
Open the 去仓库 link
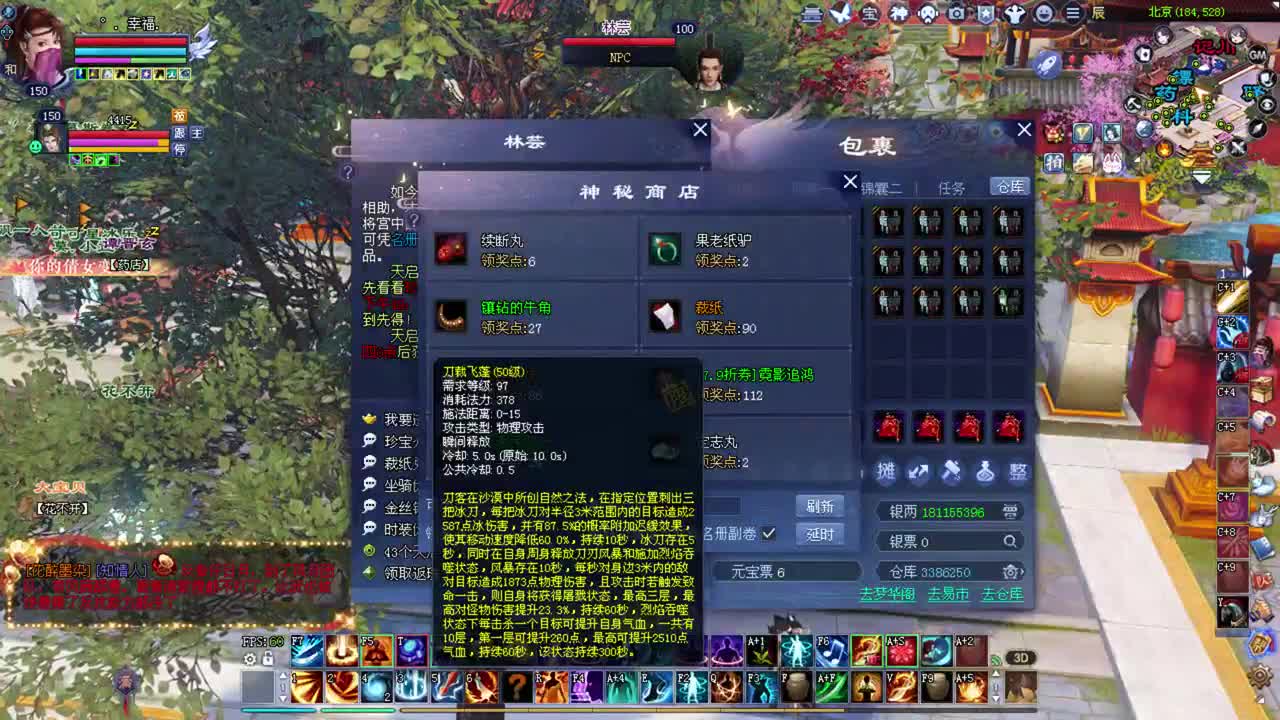pos(1004,594)
